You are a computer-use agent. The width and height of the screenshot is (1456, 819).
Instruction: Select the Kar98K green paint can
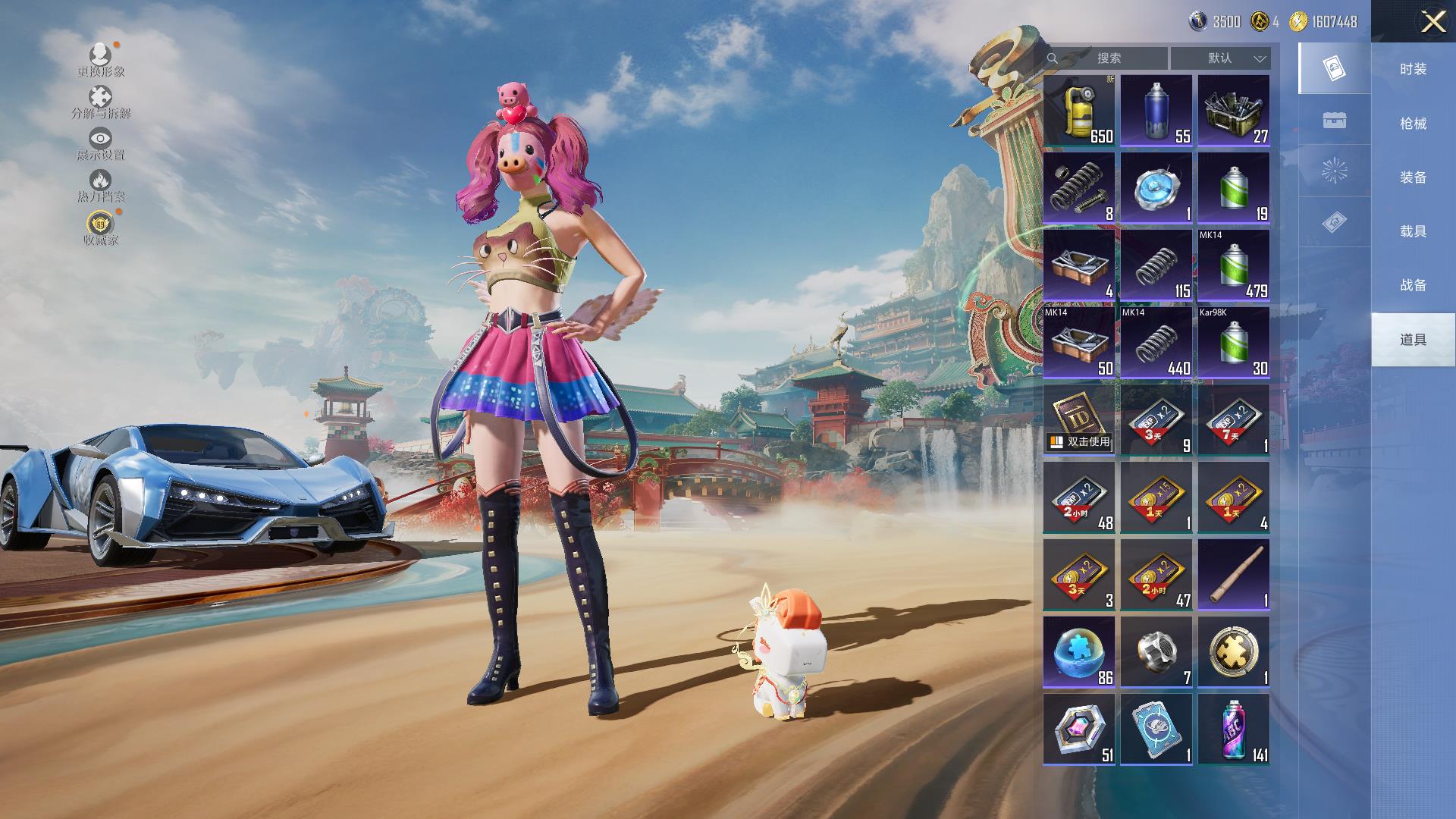click(1234, 342)
